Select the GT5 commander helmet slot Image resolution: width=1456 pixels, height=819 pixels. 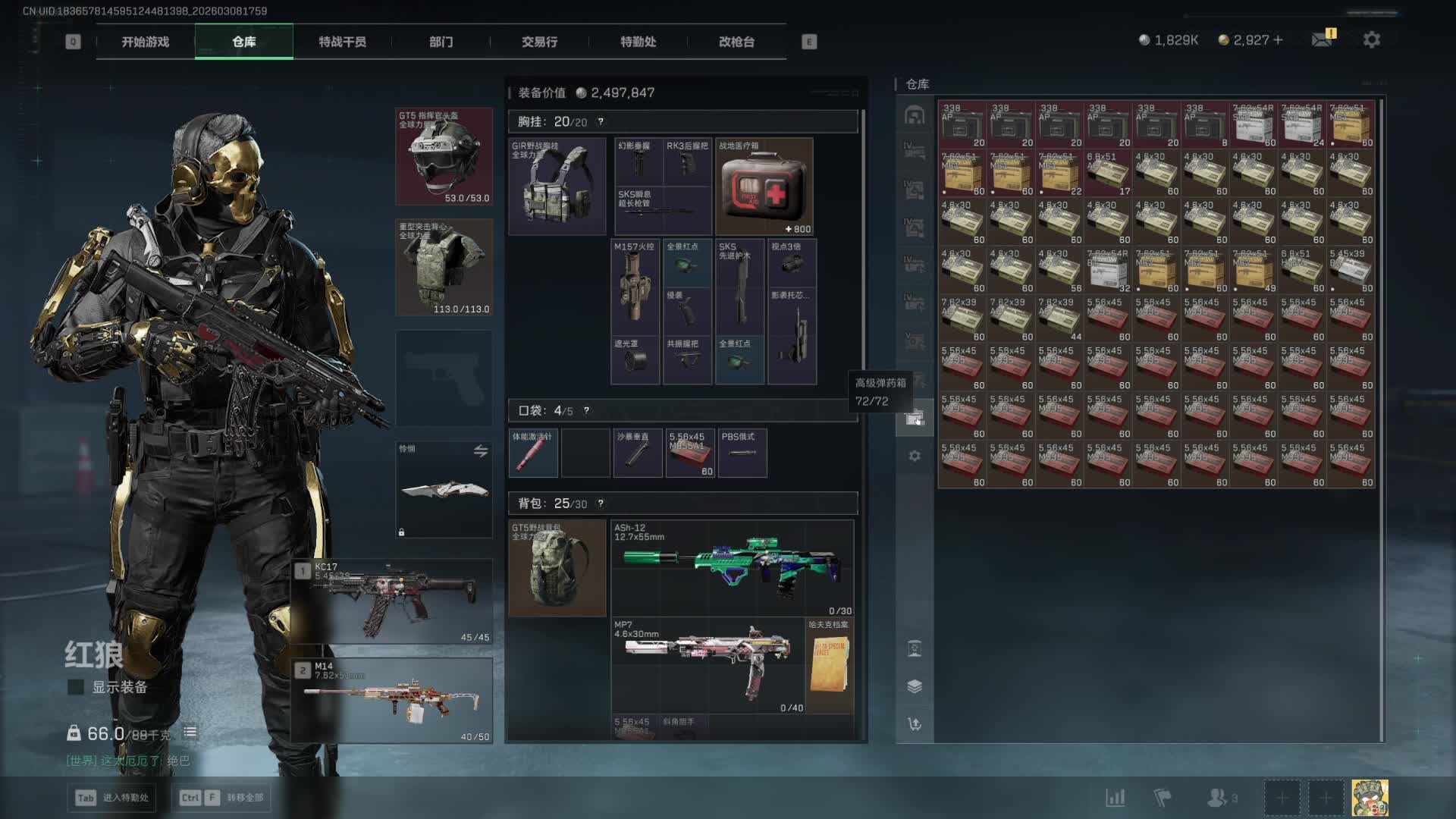tap(444, 156)
